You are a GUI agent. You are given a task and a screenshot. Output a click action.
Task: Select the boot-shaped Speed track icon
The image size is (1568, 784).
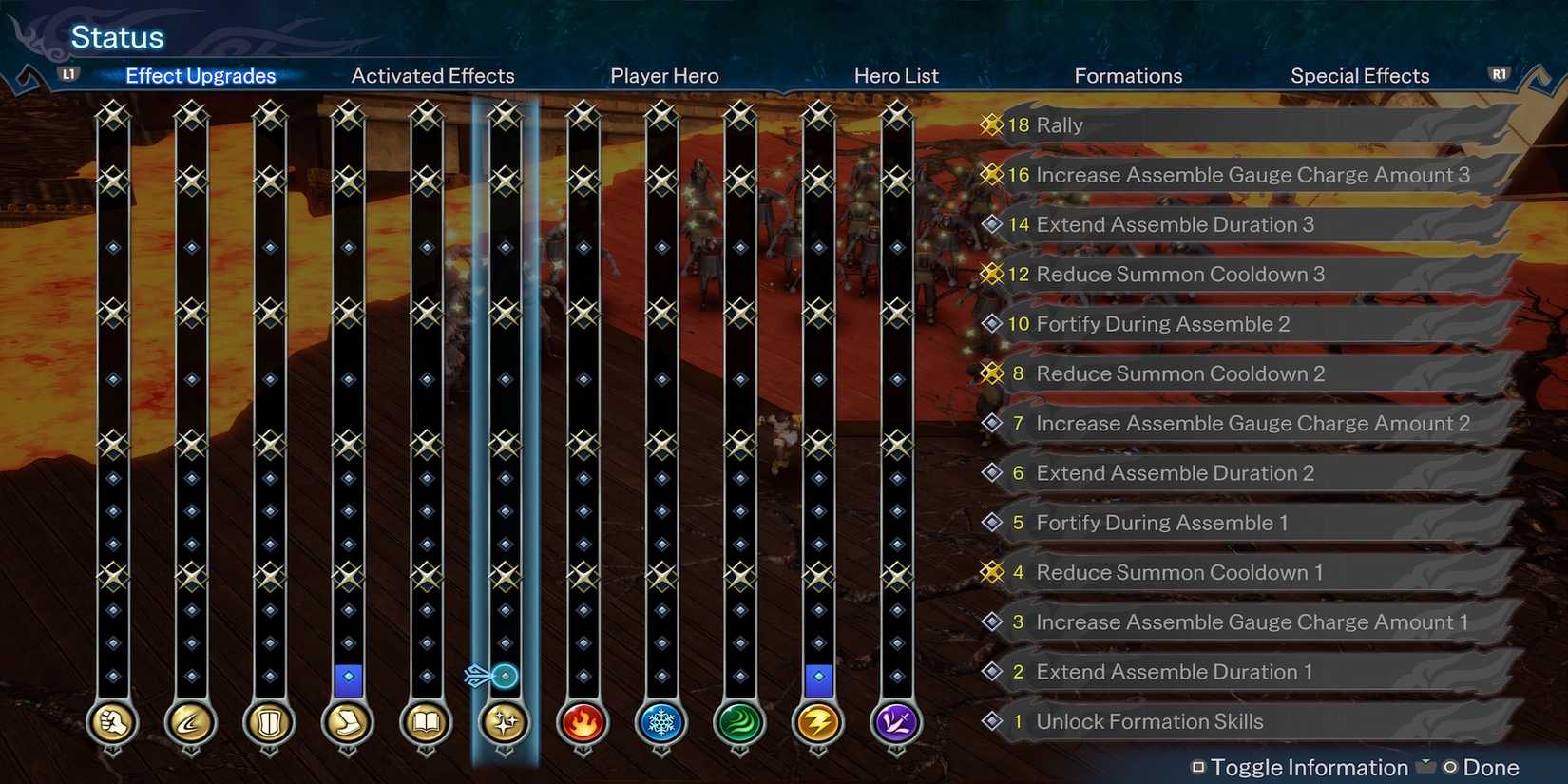tap(348, 722)
